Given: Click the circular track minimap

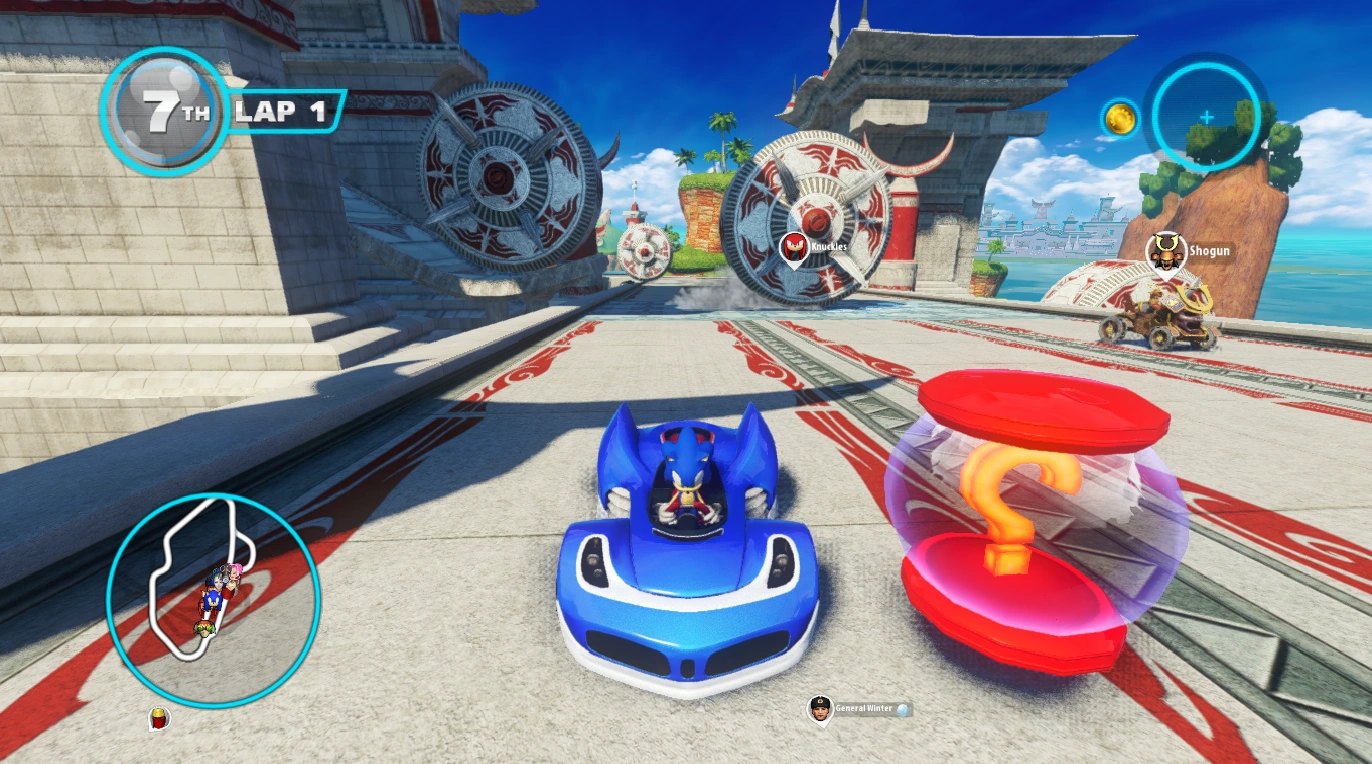Looking at the screenshot, I should click(213, 600).
